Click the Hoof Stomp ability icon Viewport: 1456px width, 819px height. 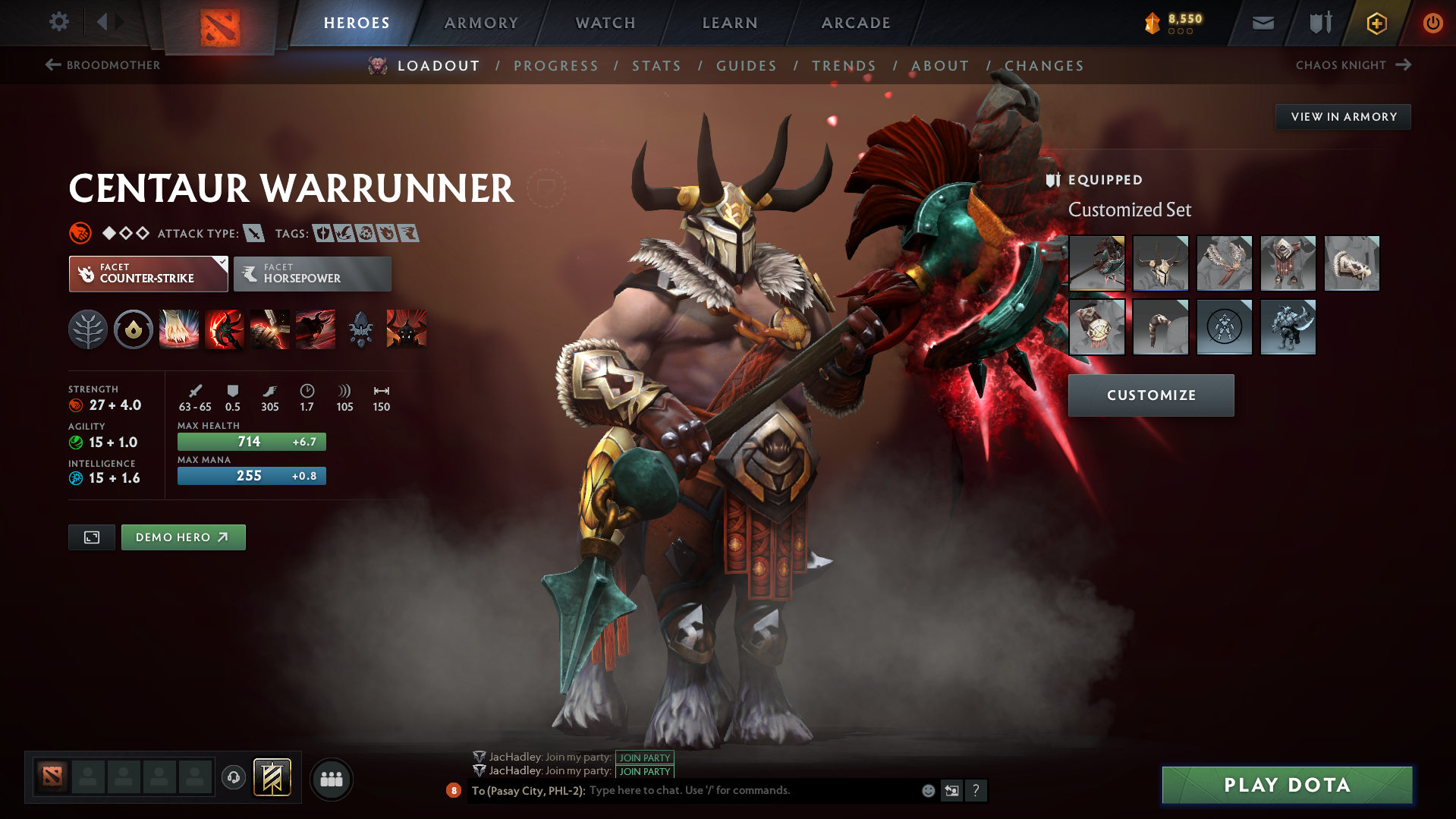pyautogui.click(x=178, y=329)
